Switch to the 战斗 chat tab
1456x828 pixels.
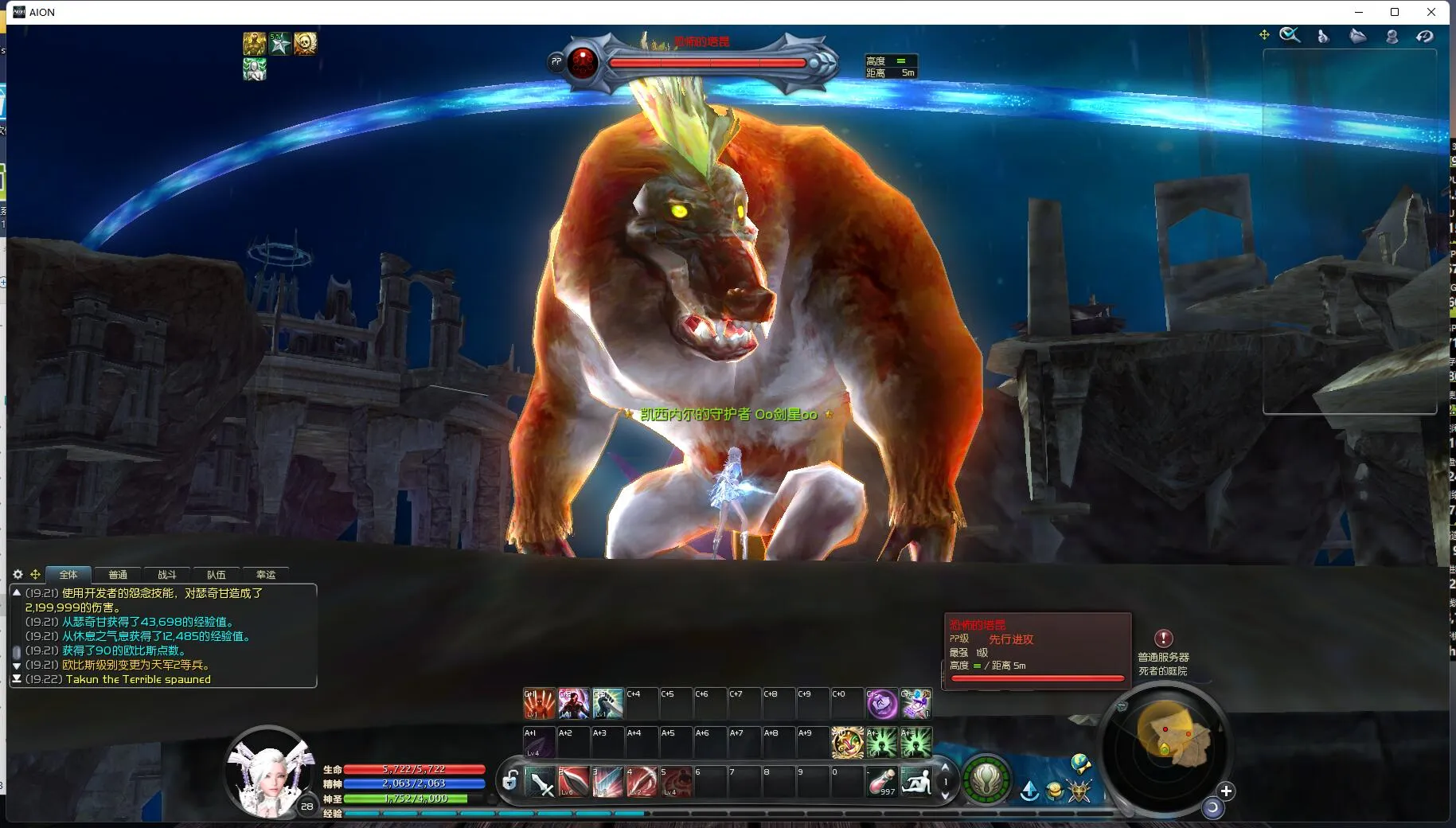(166, 574)
